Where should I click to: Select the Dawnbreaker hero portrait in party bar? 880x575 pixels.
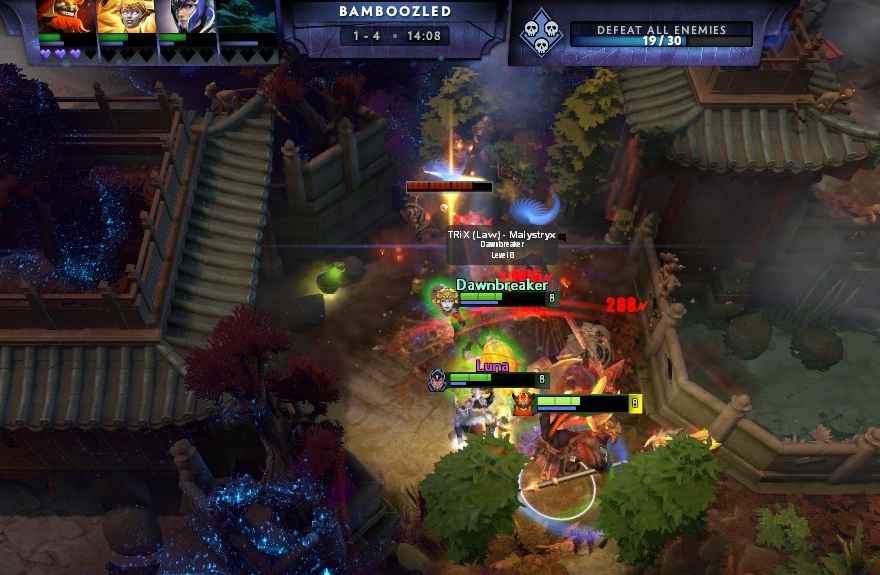tap(126, 17)
